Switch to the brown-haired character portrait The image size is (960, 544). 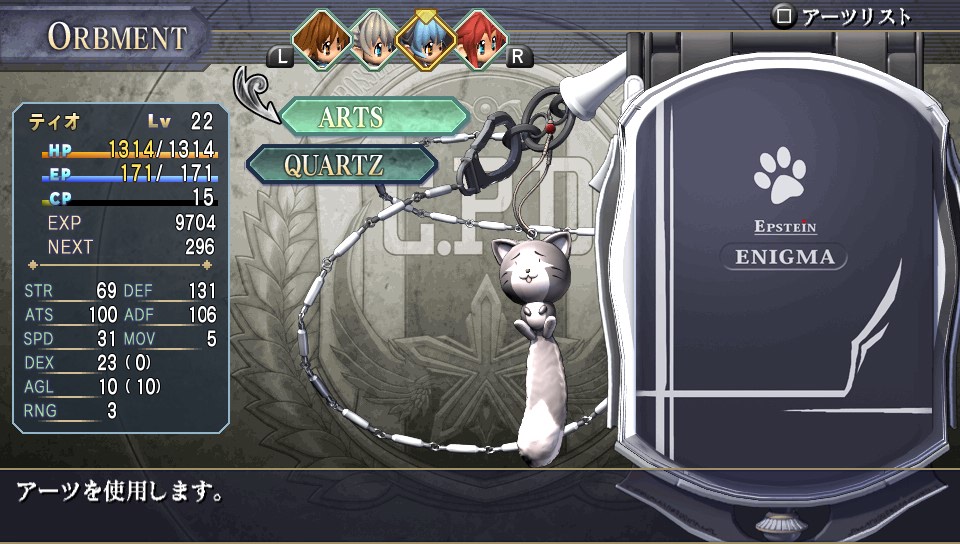pos(320,38)
